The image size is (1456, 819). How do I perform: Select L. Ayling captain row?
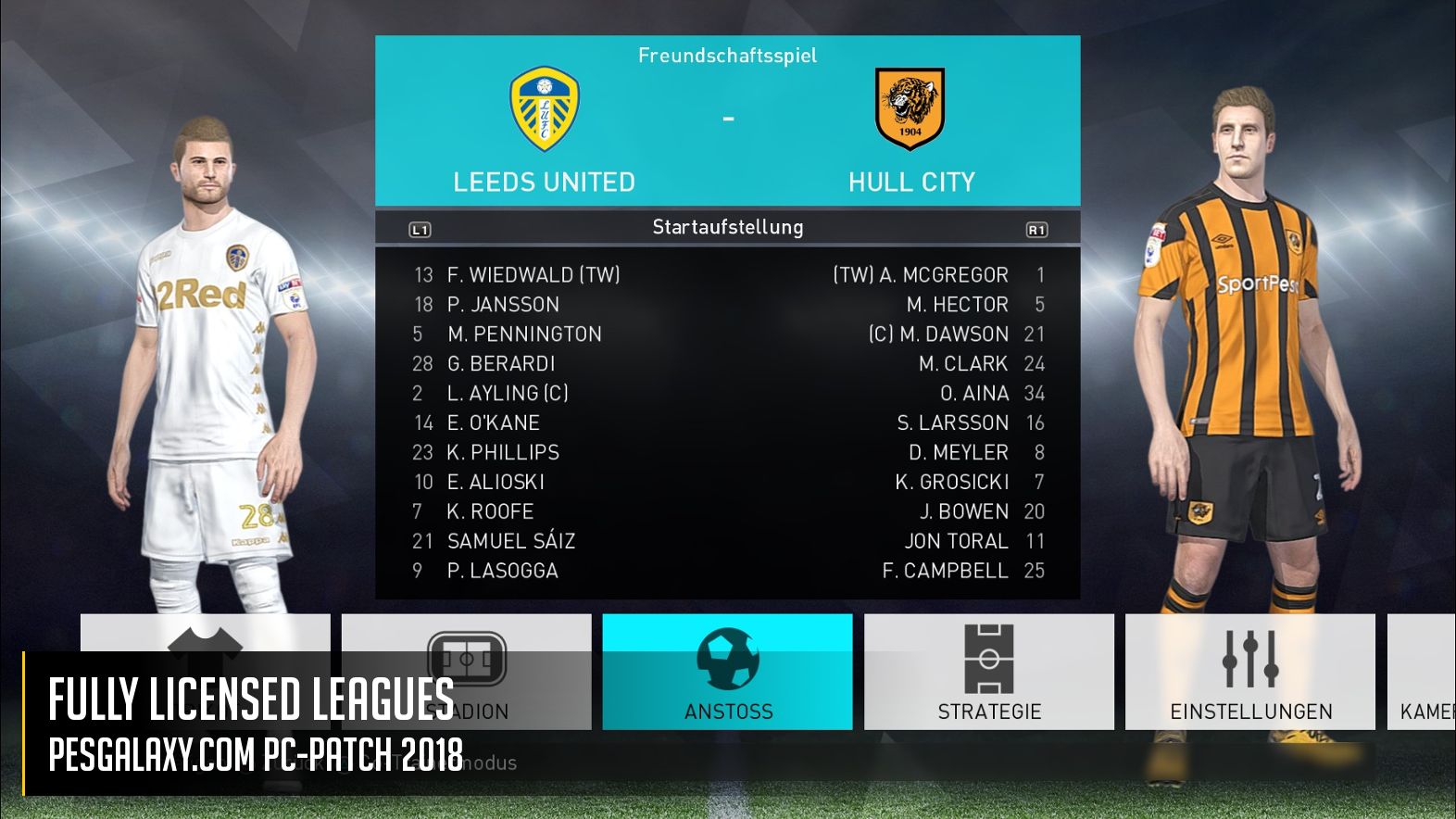[x=508, y=394]
